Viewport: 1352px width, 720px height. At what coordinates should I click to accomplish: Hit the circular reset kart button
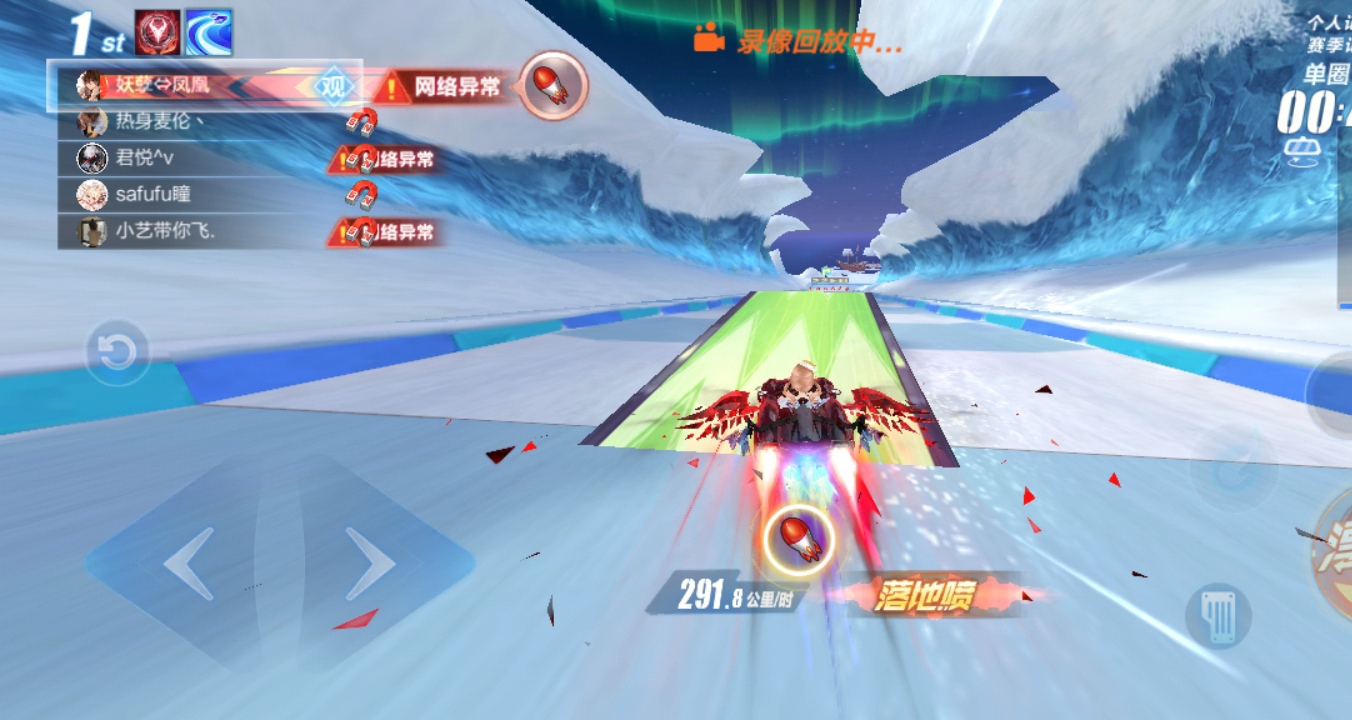point(117,353)
